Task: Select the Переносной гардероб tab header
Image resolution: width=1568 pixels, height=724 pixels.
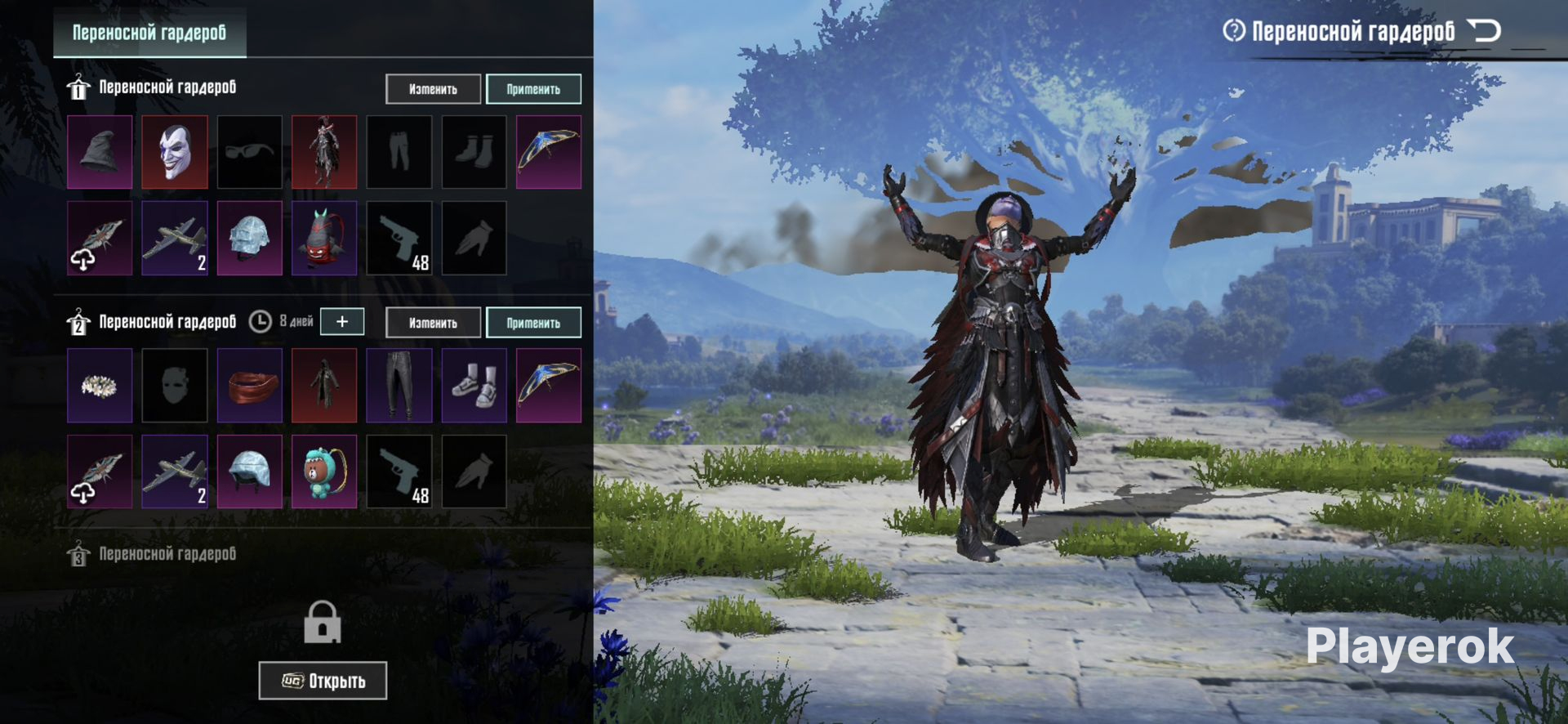Action: click(x=149, y=33)
